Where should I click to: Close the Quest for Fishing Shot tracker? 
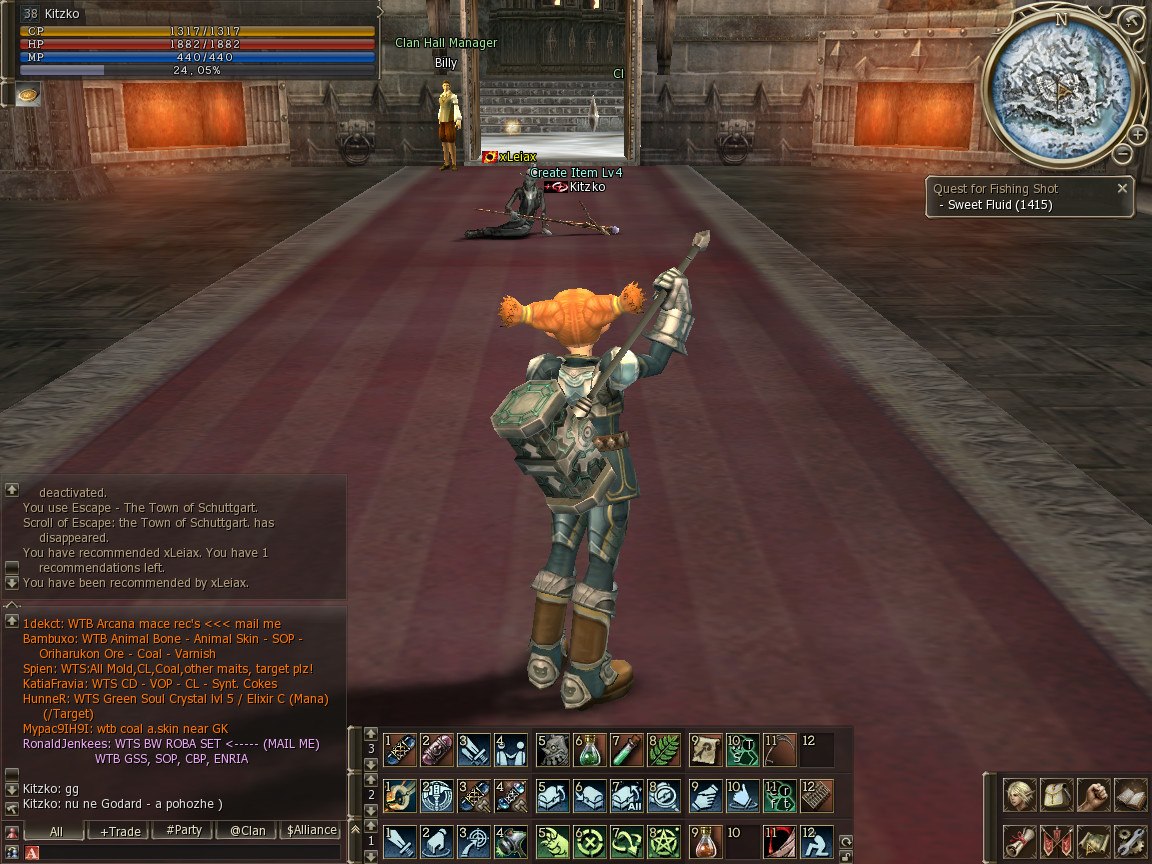[x=1122, y=188]
